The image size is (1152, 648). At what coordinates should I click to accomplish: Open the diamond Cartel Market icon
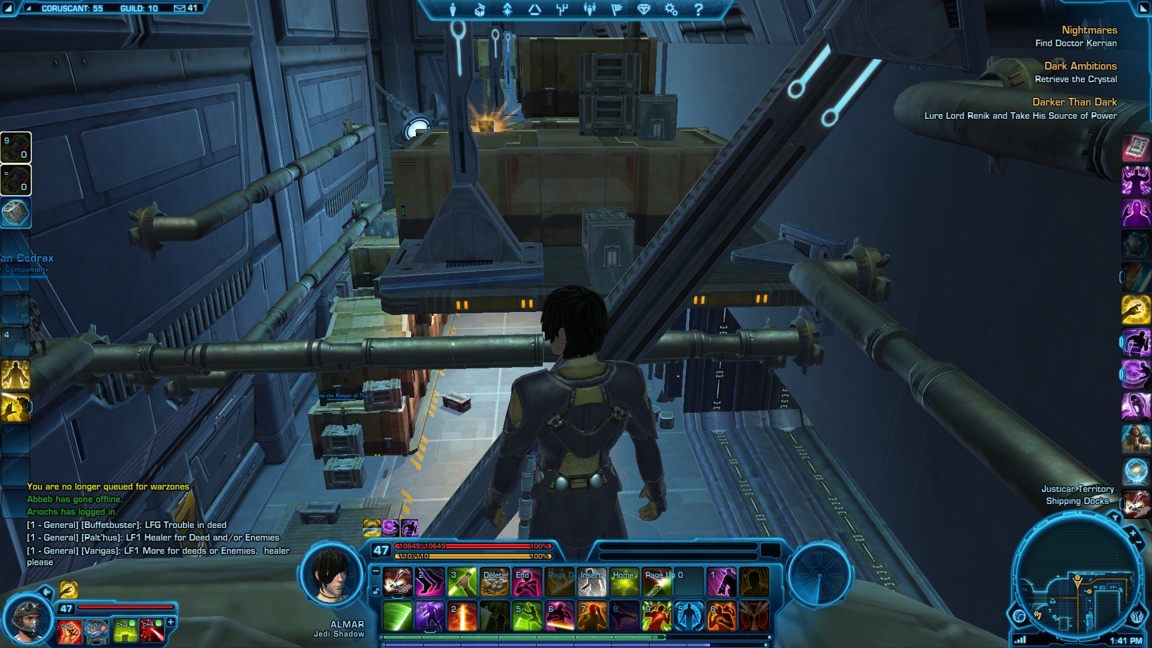pos(643,10)
